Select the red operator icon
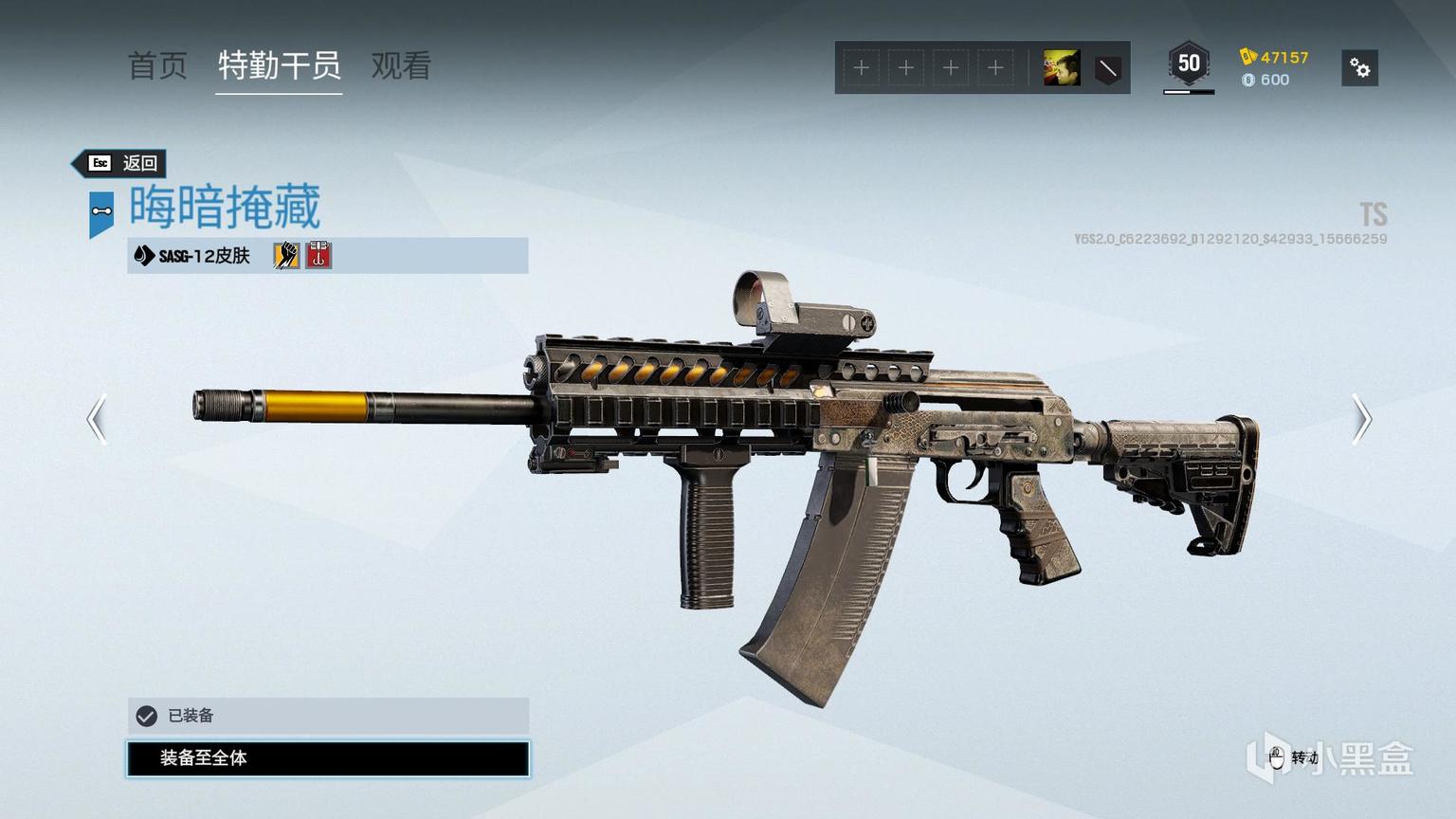 (x=318, y=255)
